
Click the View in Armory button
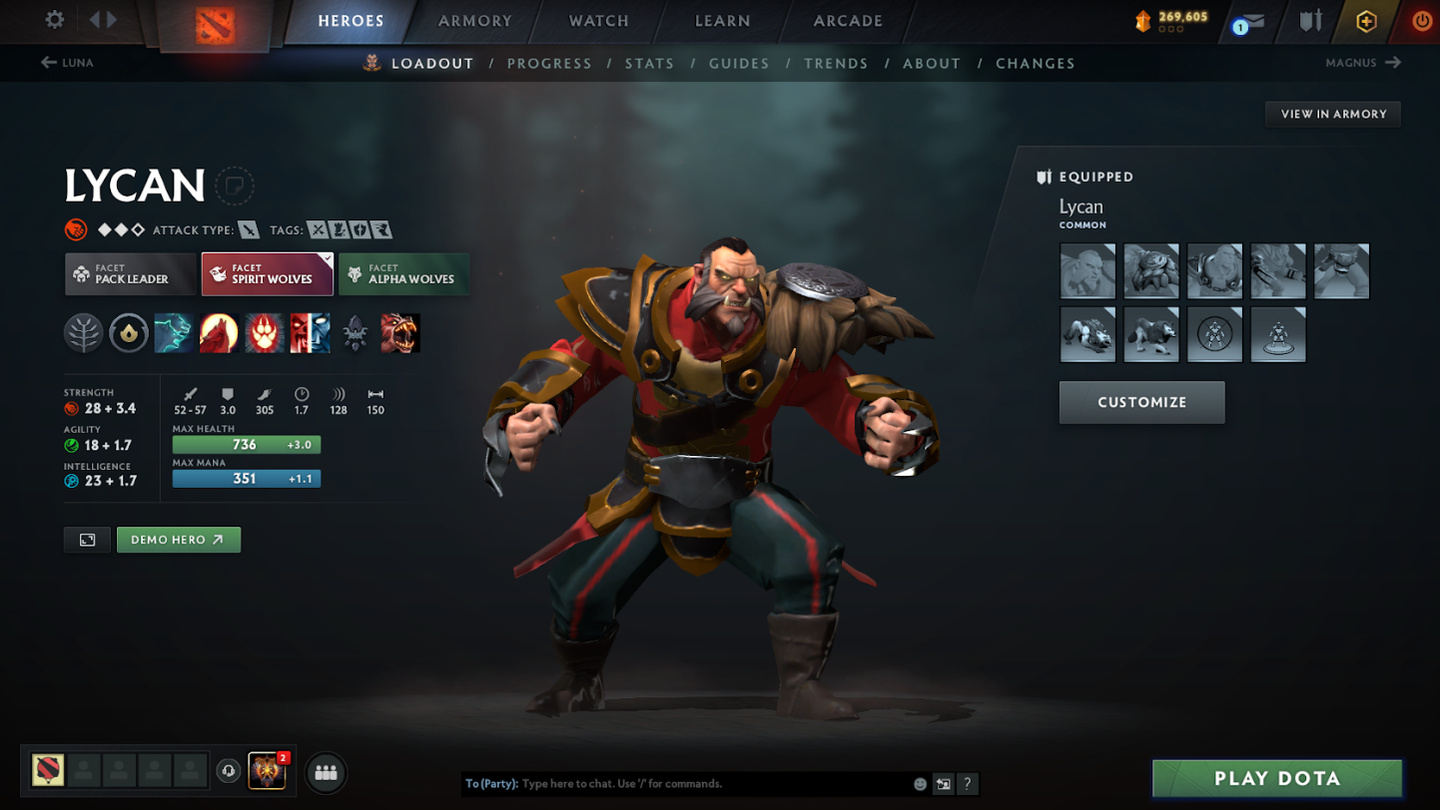(x=1333, y=114)
